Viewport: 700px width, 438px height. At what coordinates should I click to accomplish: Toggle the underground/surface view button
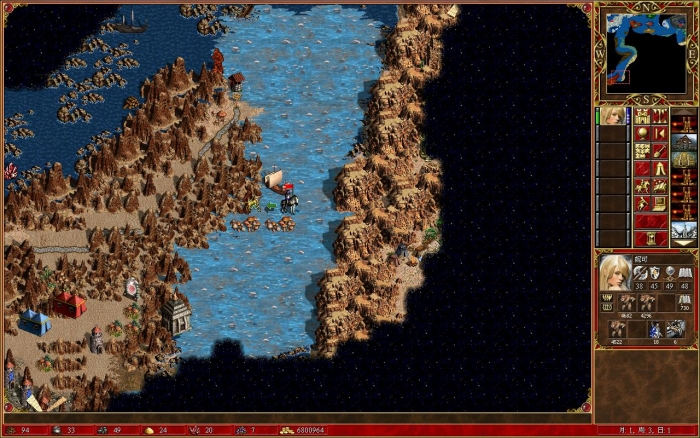(x=660, y=116)
